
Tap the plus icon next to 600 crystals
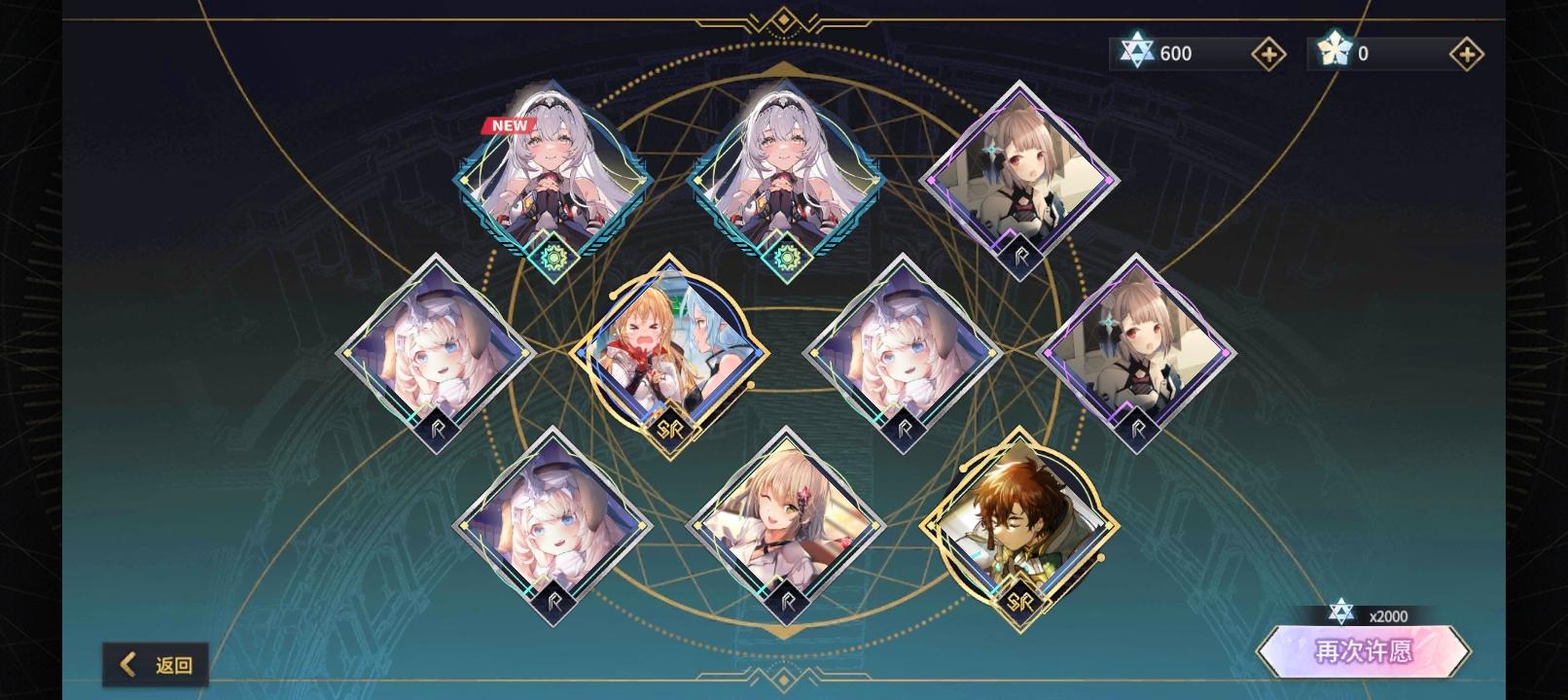[x=1267, y=53]
